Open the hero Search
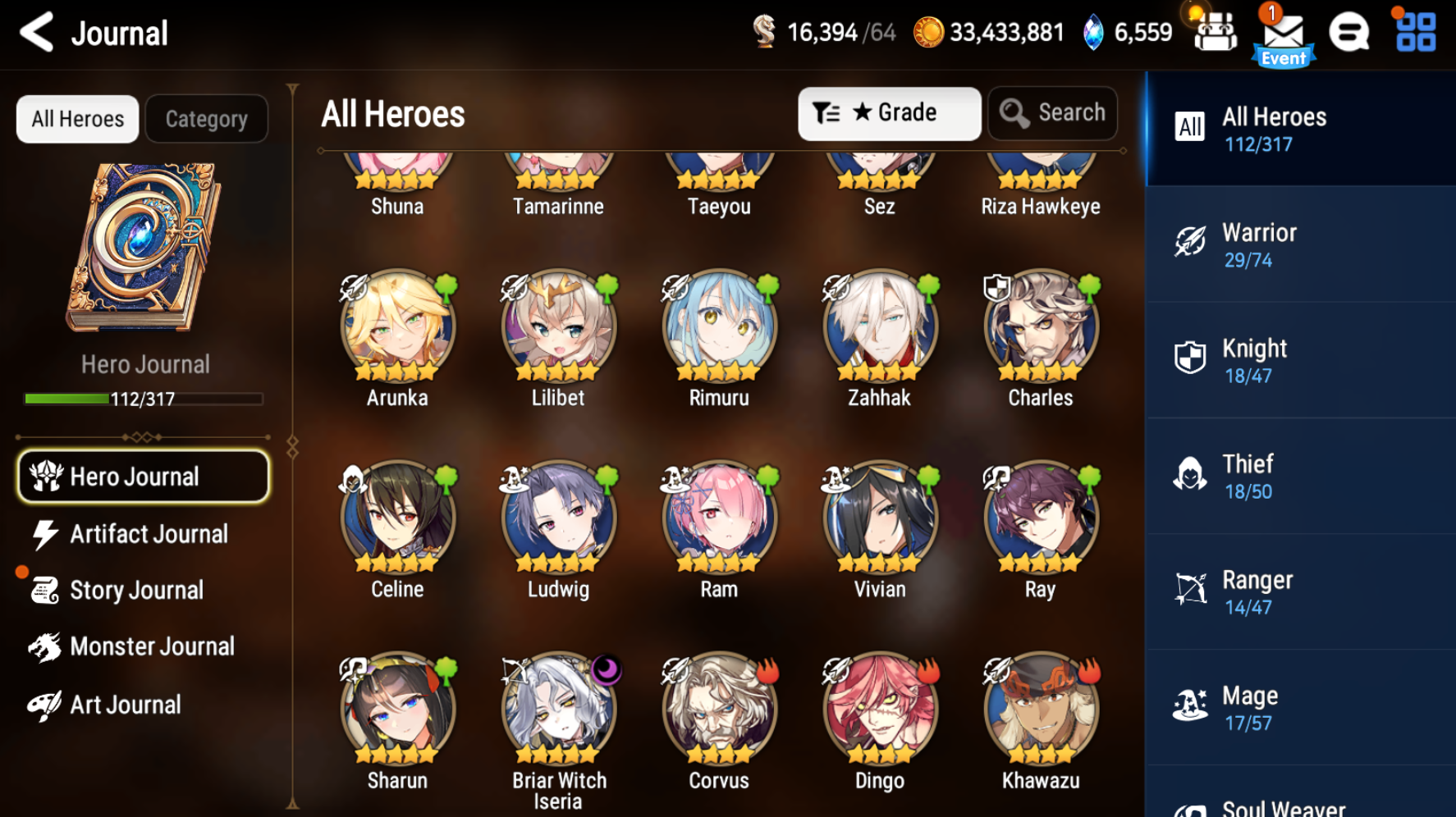 tap(1053, 113)
